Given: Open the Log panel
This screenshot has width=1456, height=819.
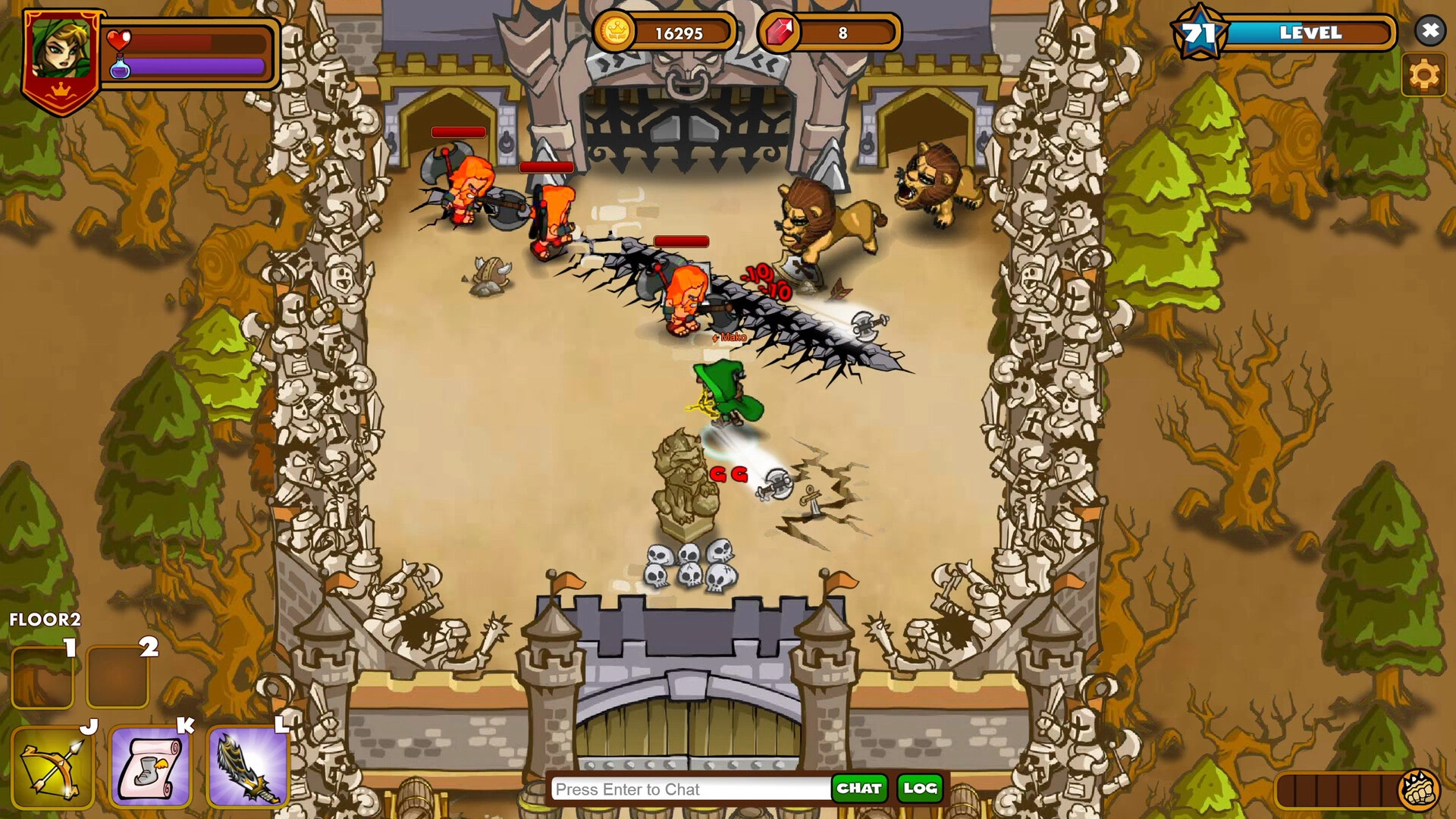Looking at the screenshot, I should pos(920,789).
